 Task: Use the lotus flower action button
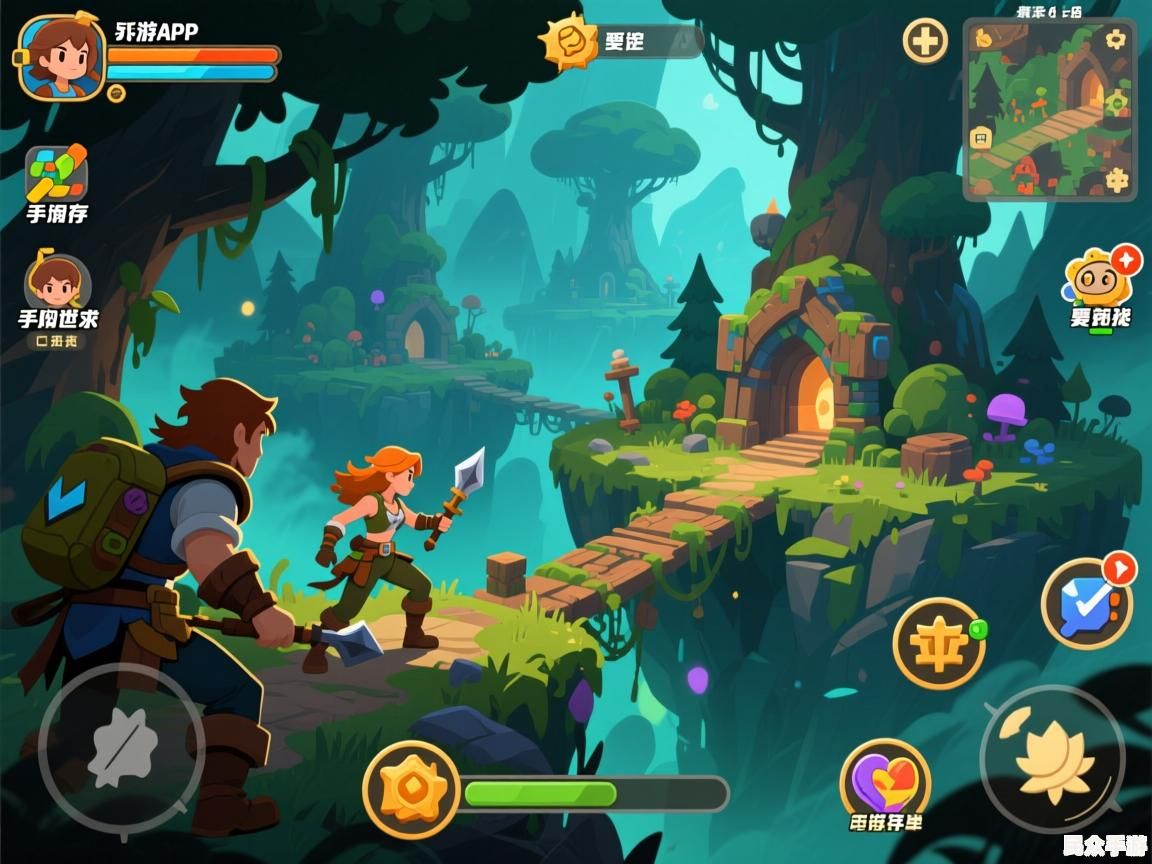click(x=1052, y=758)
